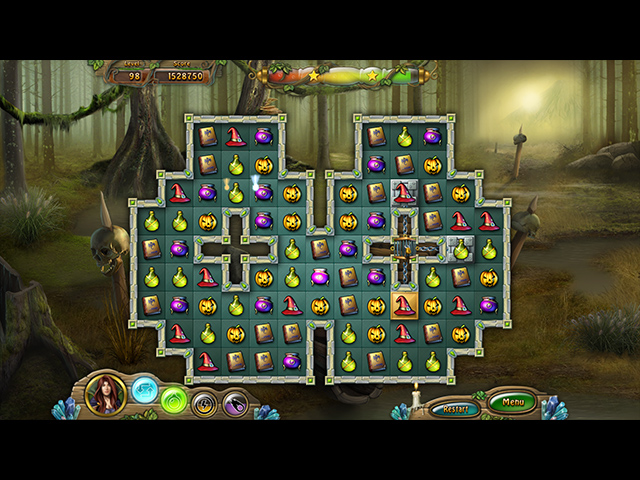
Task: Select the red-haired witch portrait
Action: pos(105,394)
